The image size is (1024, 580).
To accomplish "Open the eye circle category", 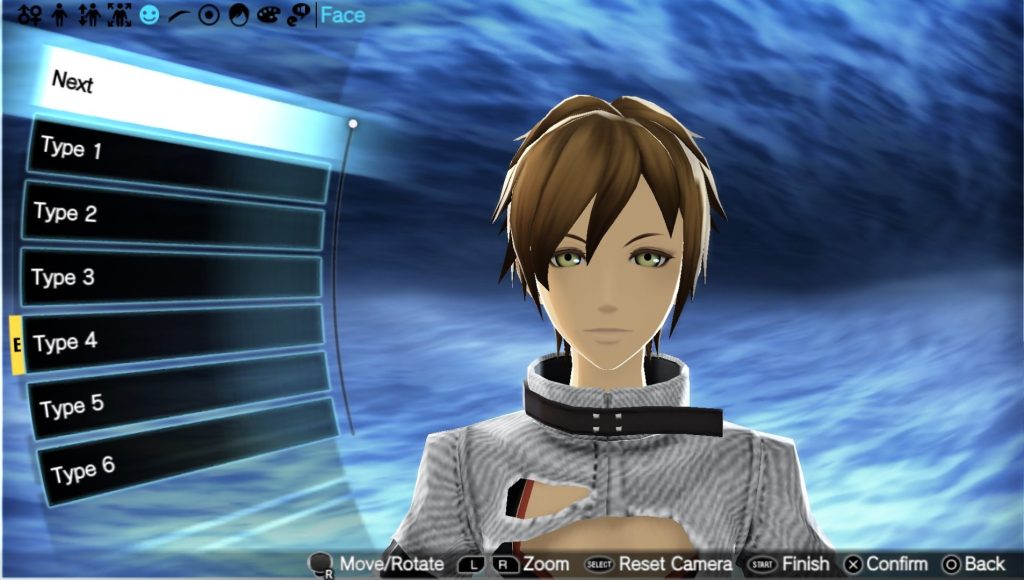I will 209,15.
